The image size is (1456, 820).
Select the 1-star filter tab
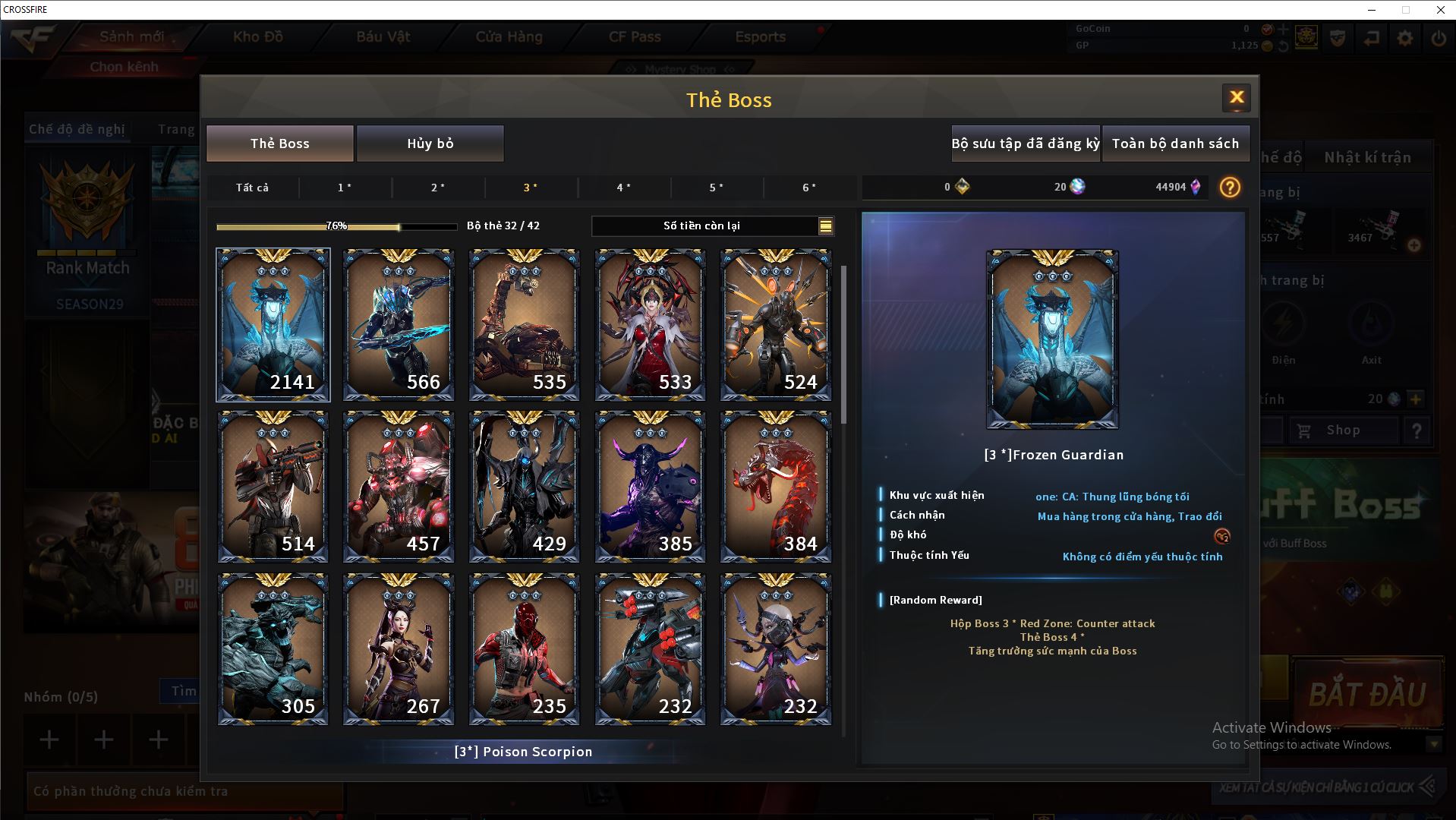345,188
